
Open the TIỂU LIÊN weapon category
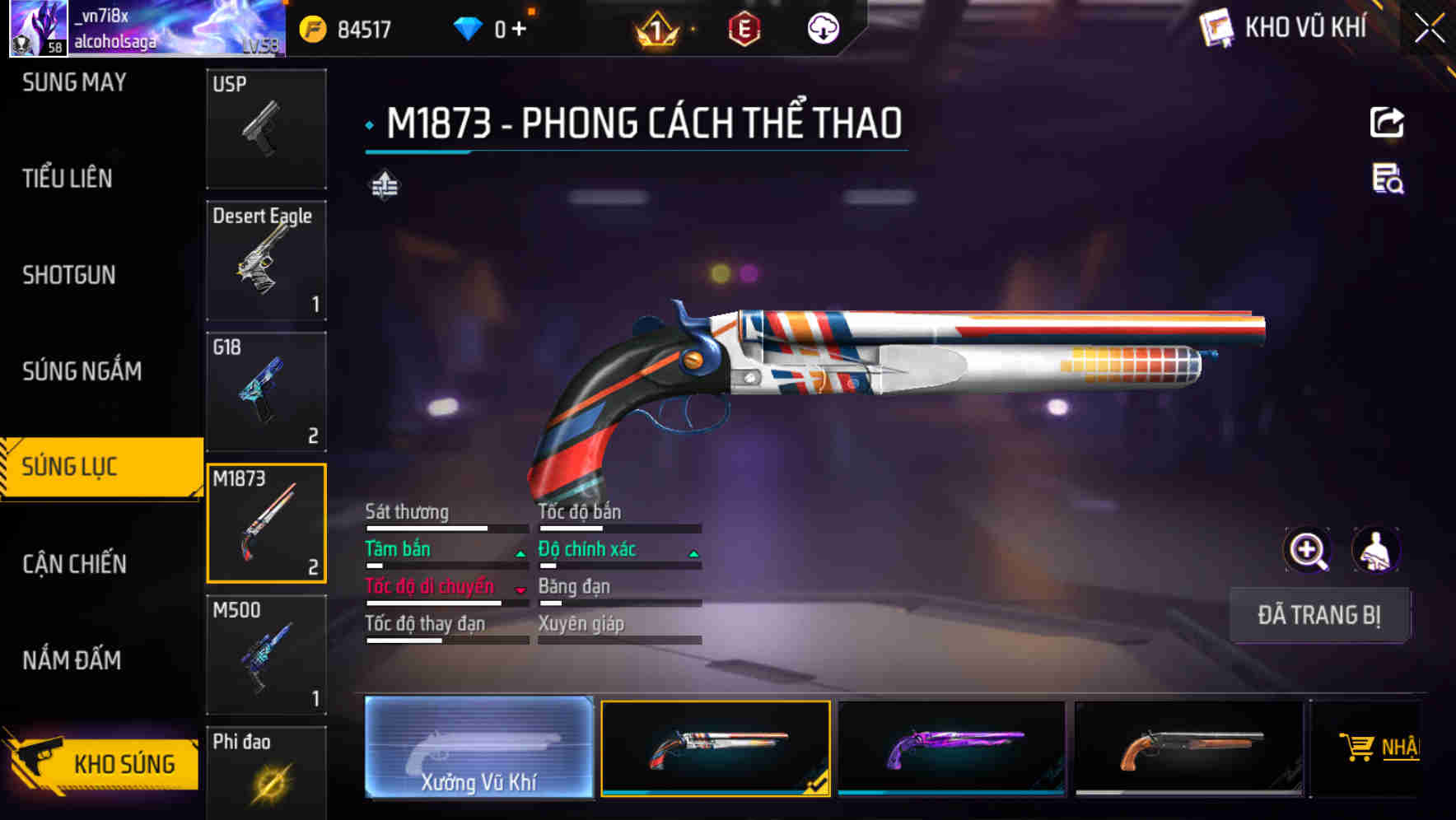(68, 179)
